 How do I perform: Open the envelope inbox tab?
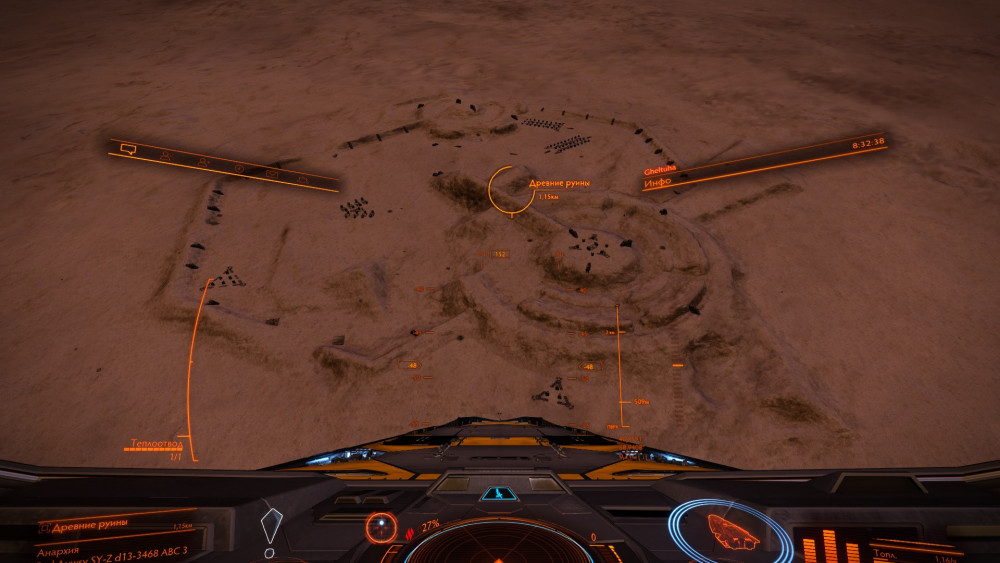pyautogui.click(x=272, y=173)
